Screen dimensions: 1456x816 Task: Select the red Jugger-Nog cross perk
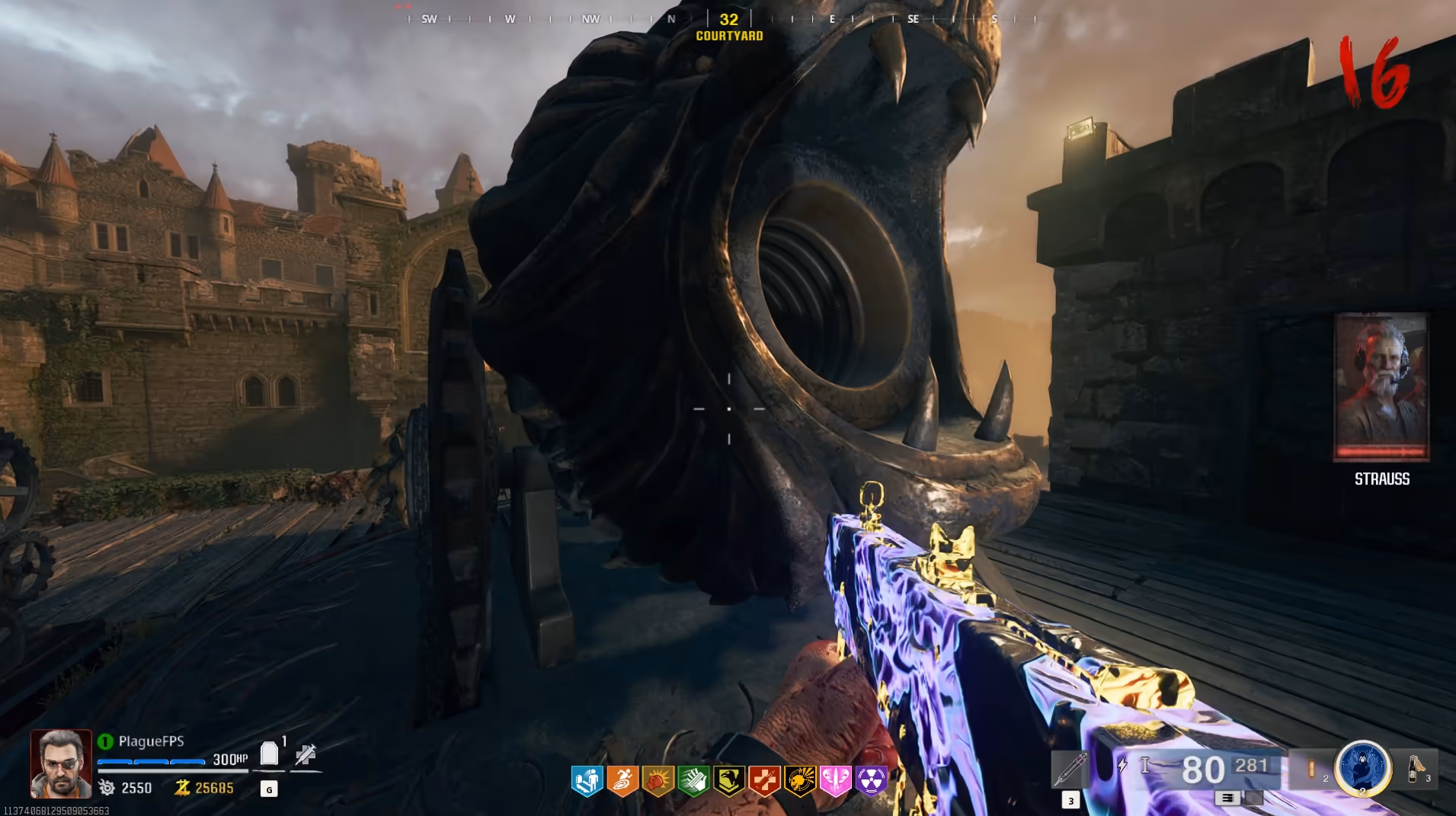coord(765,781)
